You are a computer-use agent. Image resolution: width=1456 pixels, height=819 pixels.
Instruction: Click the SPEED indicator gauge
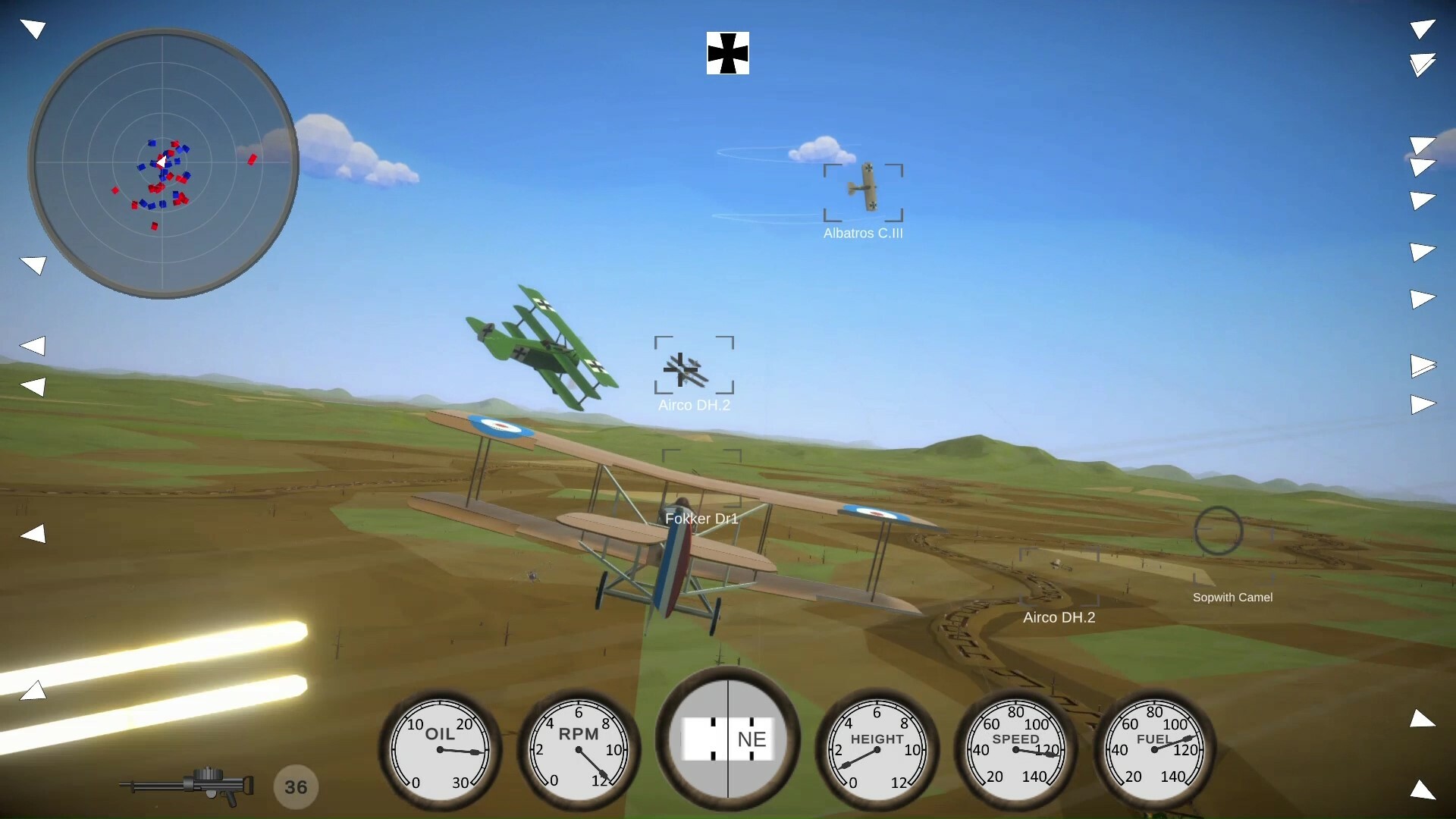coord(1016,751)
